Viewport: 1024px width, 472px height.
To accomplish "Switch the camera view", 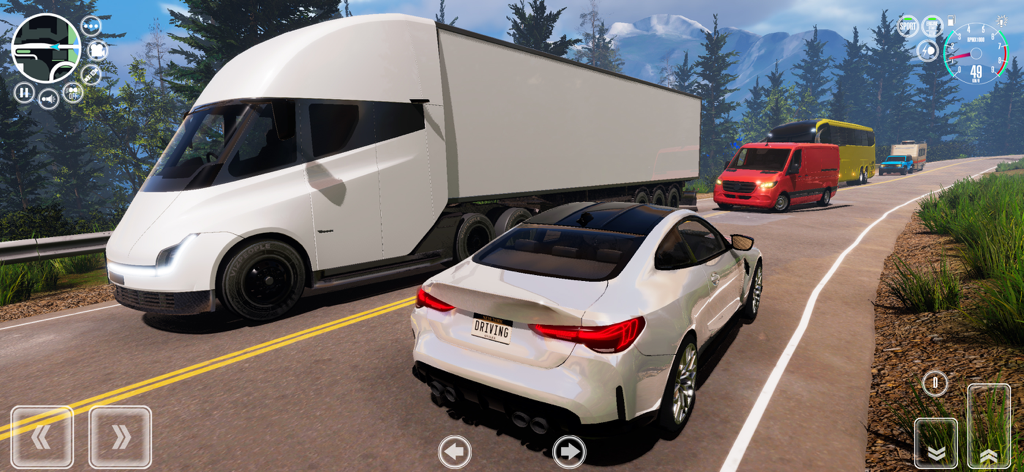I will click(x=97, y=50).
